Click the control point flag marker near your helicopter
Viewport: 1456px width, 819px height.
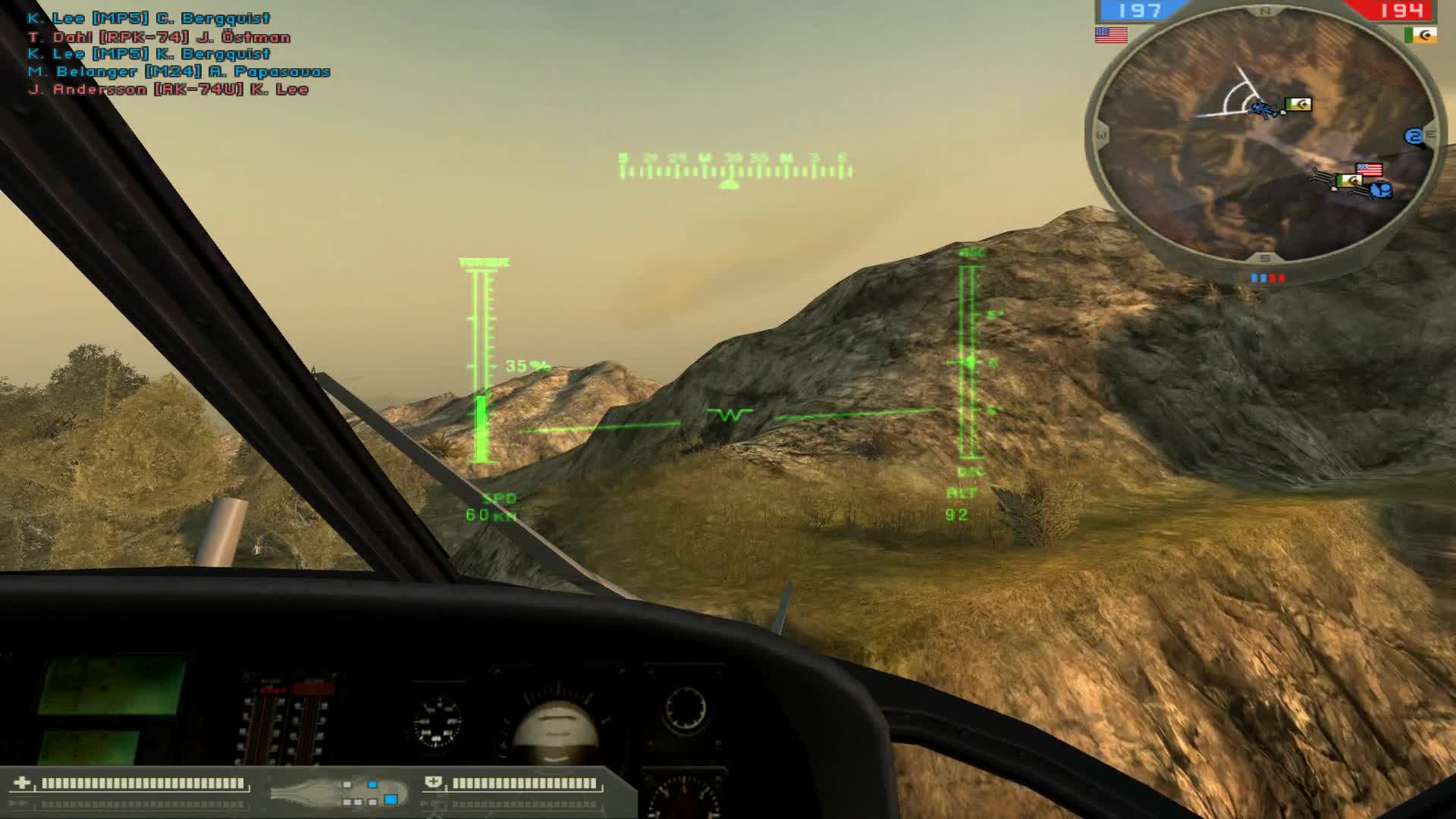pos(1298,104)
